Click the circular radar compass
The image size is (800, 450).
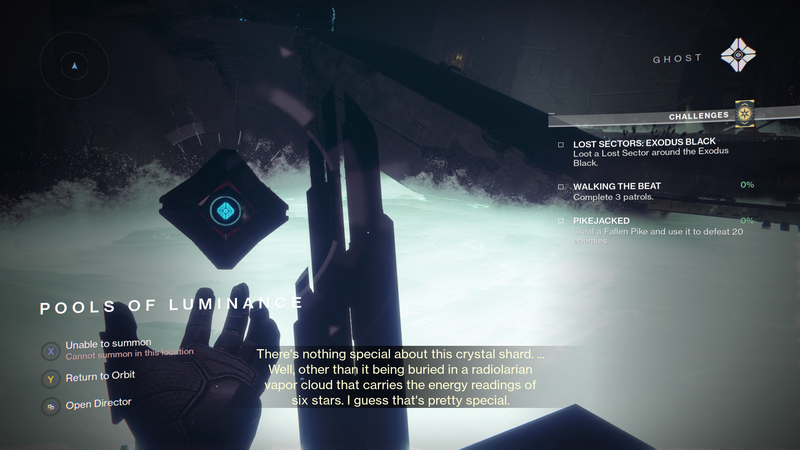click(74, 66)
